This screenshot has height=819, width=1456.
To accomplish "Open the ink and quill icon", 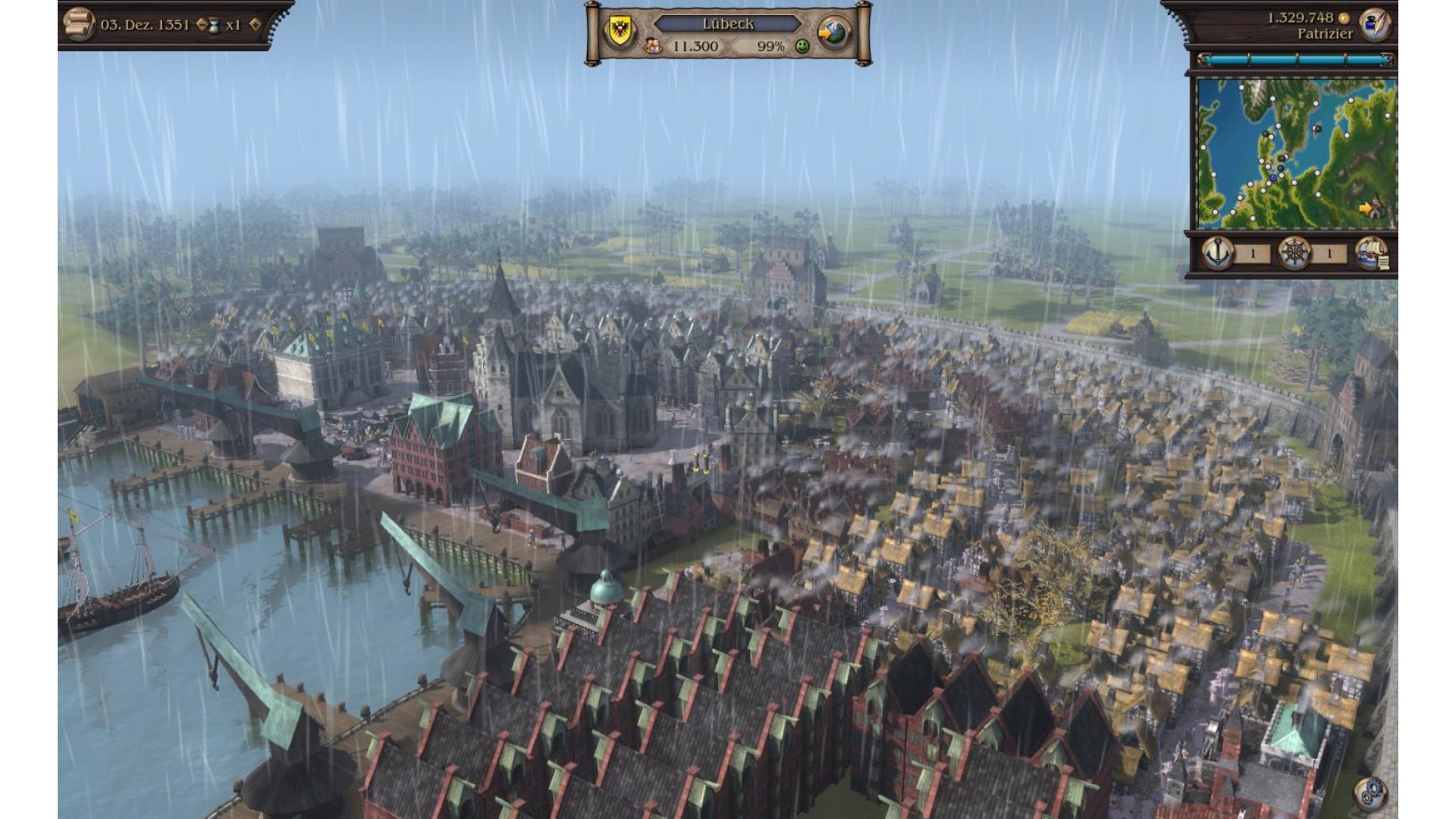I will (x=1374, y=24).
